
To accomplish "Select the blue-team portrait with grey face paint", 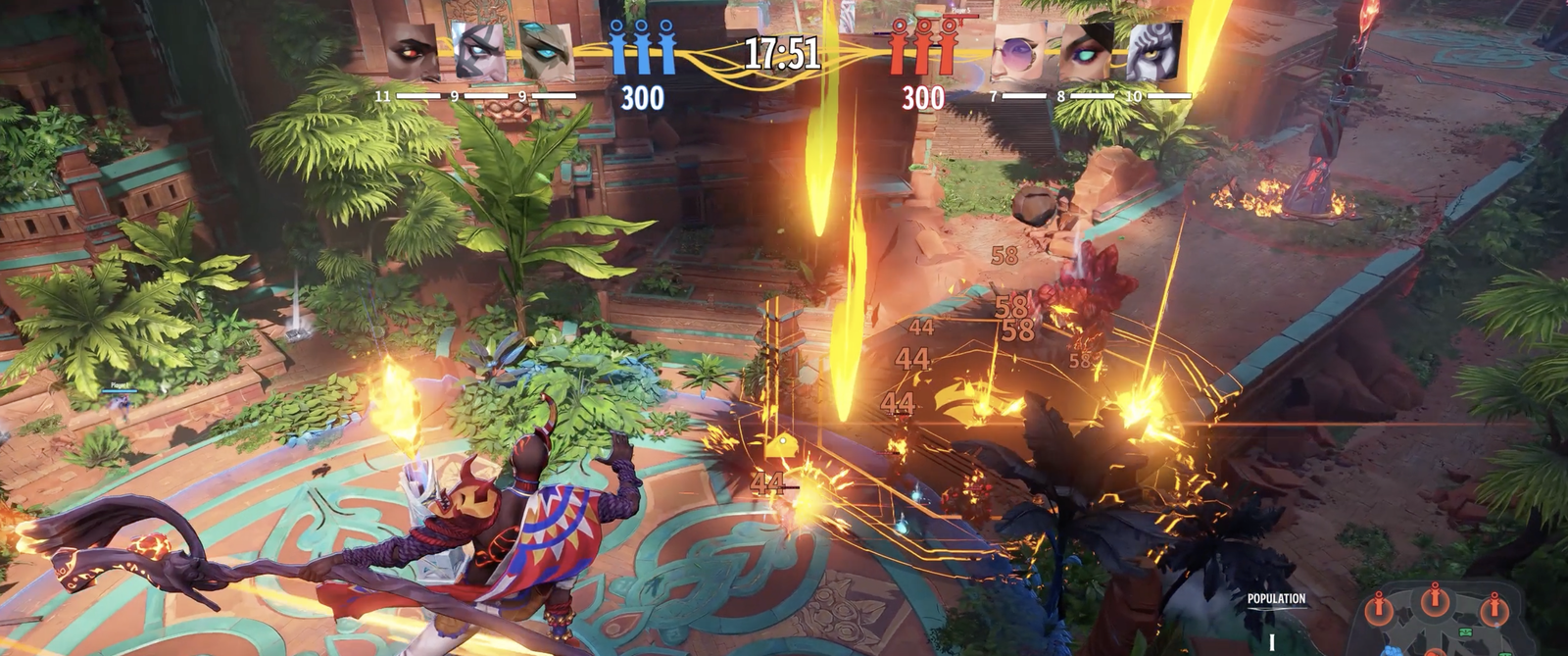I will (x=479, y=50).
